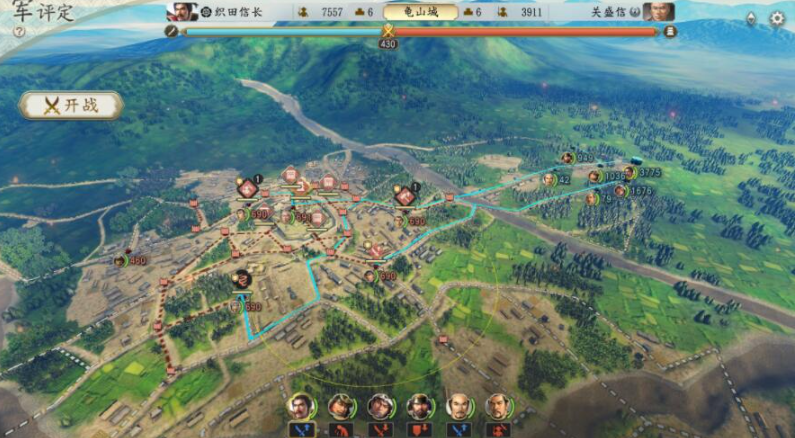Select the enemy unit with 1676 troops
795x438 pixels.
tap(621, 191)
